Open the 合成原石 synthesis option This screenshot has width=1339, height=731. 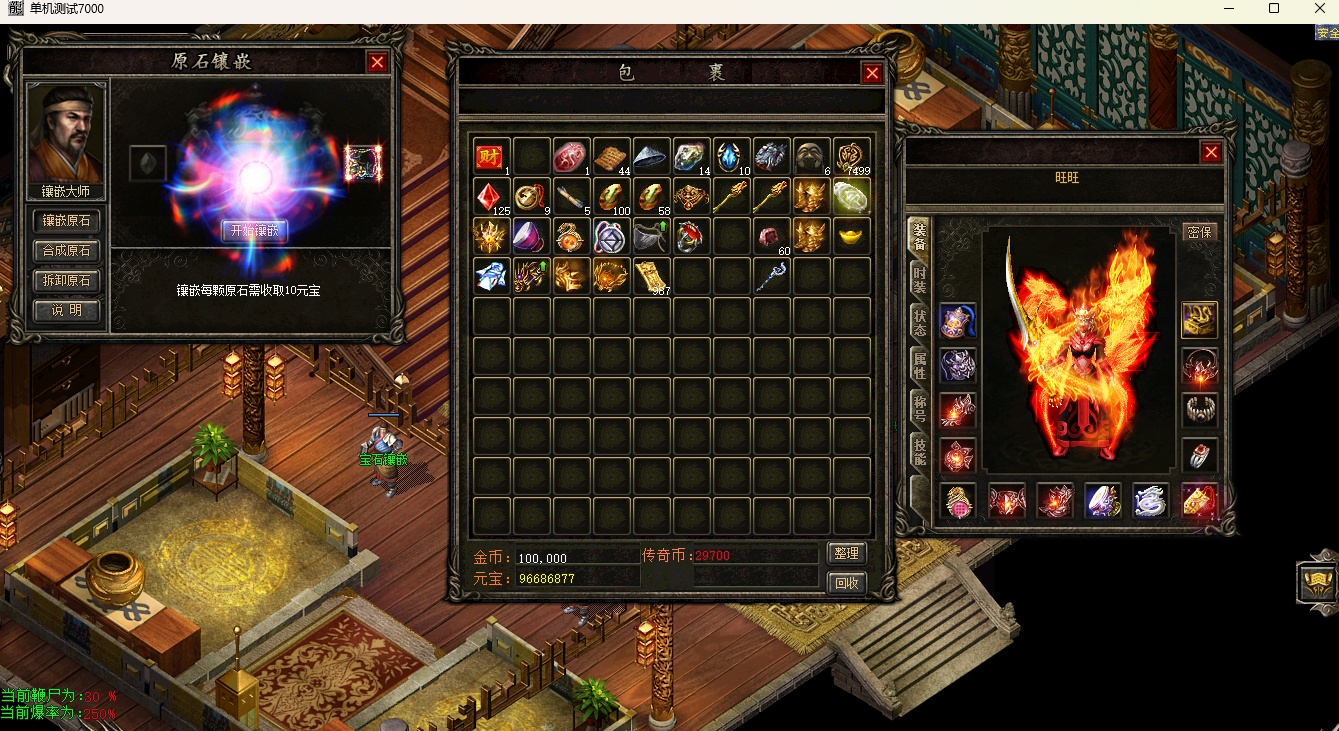pyautogui.click(x=67, y=251)
